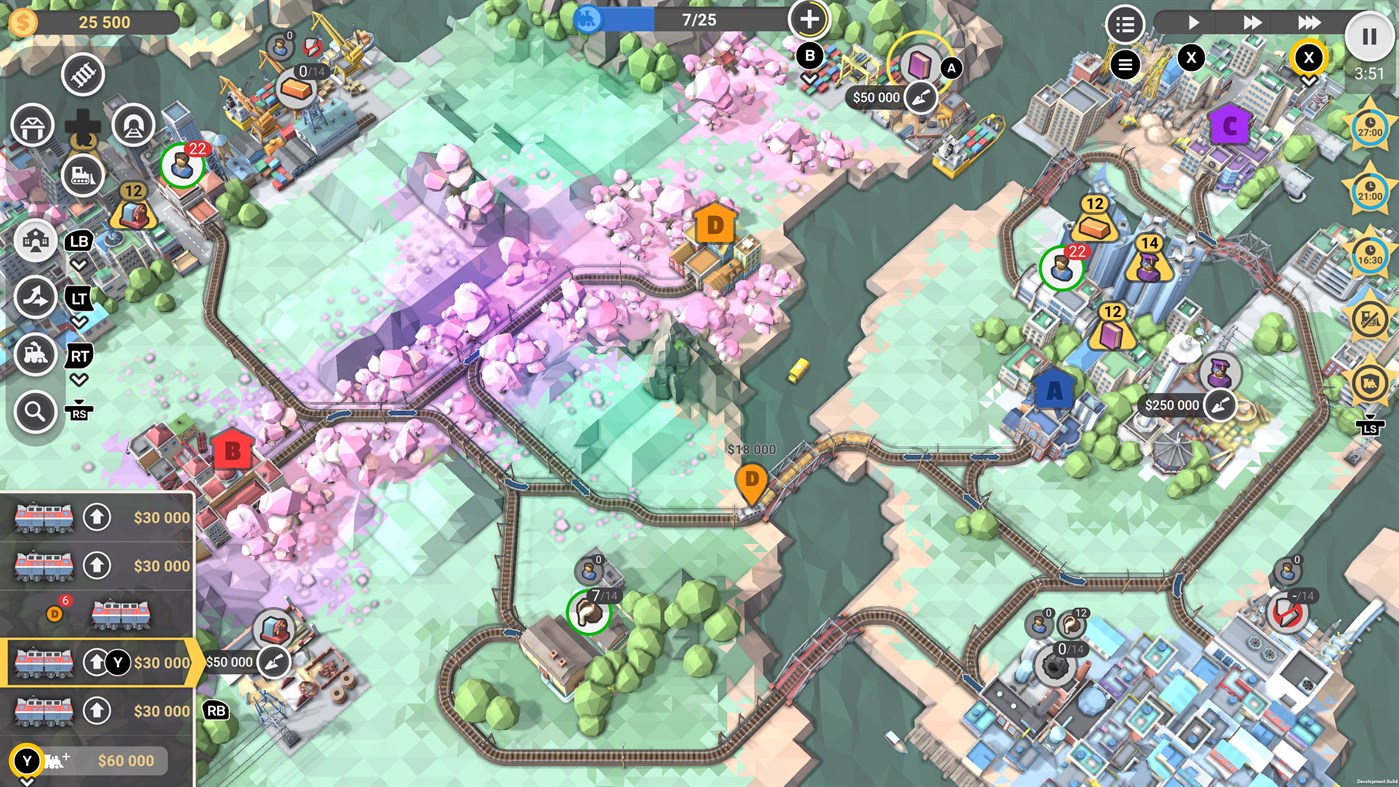Expand the LB chevron control
The image size is (1399, 787).
[x=78, y=265]
